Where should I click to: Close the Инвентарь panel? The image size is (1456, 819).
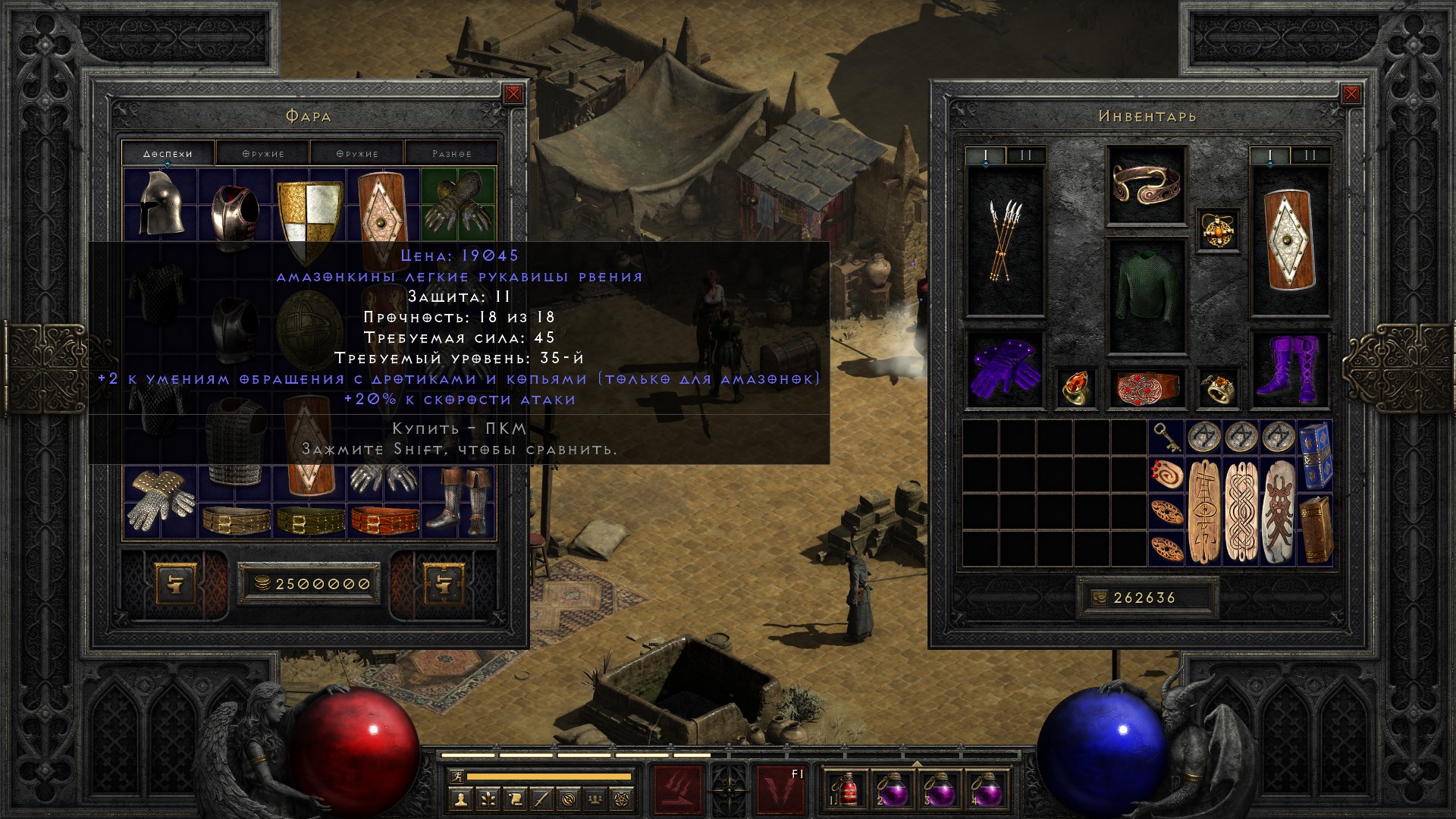[1351, 94]
